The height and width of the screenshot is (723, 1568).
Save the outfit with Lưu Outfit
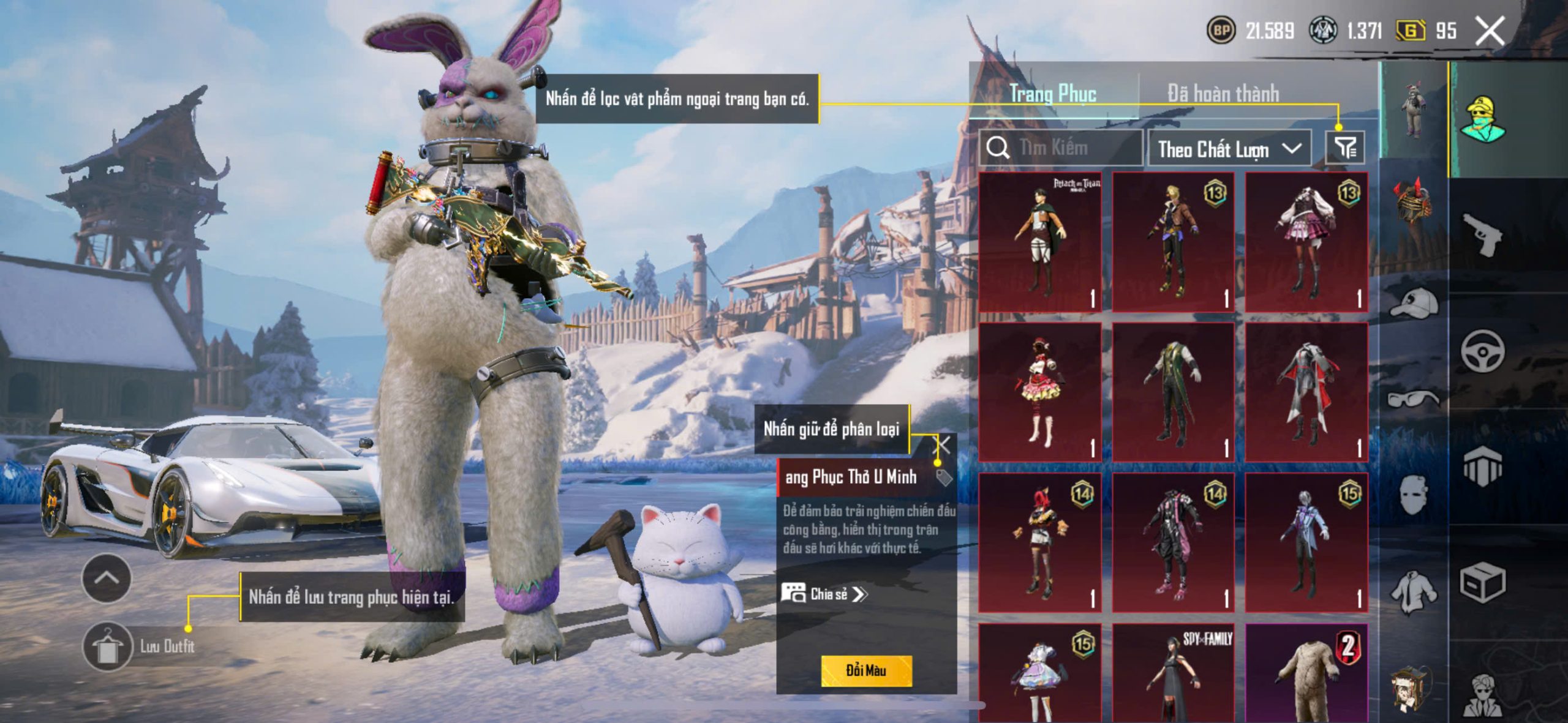[108, 646]
